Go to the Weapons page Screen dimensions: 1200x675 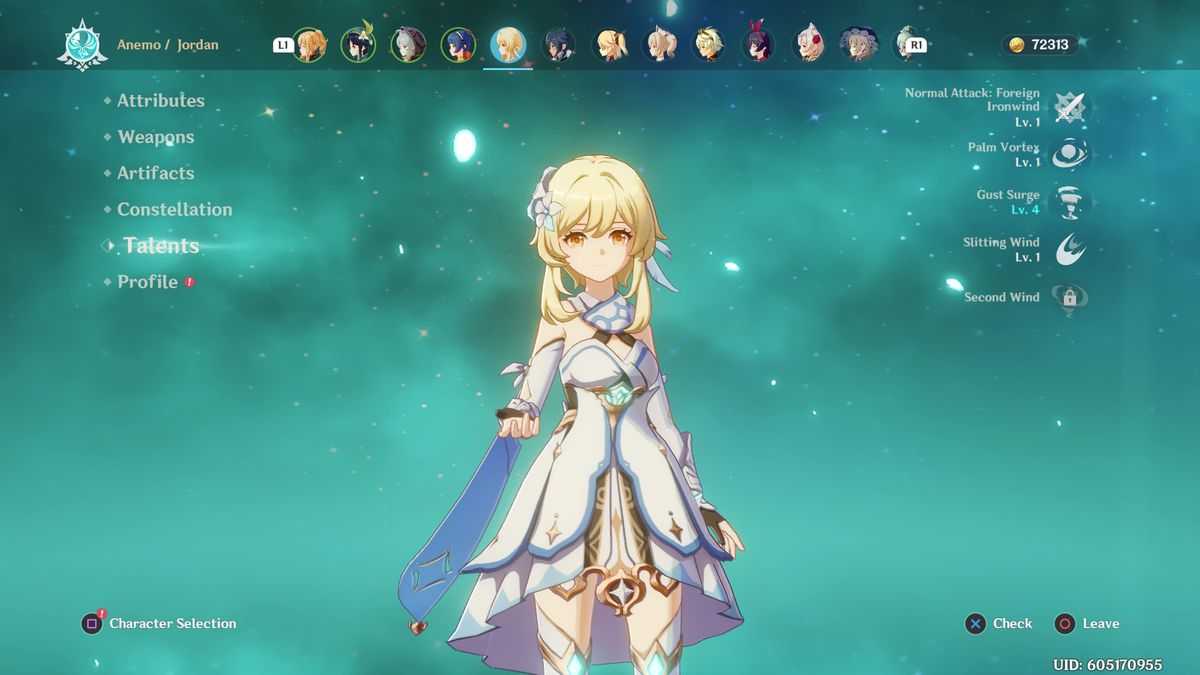[x=155, y=137]
